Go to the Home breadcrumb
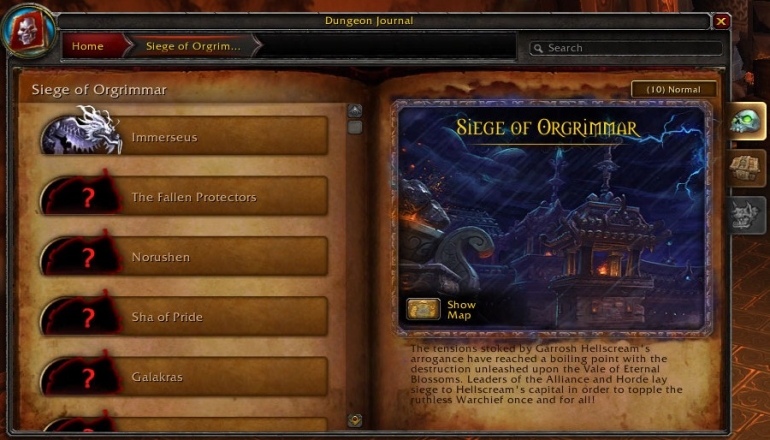 point(89,46)
